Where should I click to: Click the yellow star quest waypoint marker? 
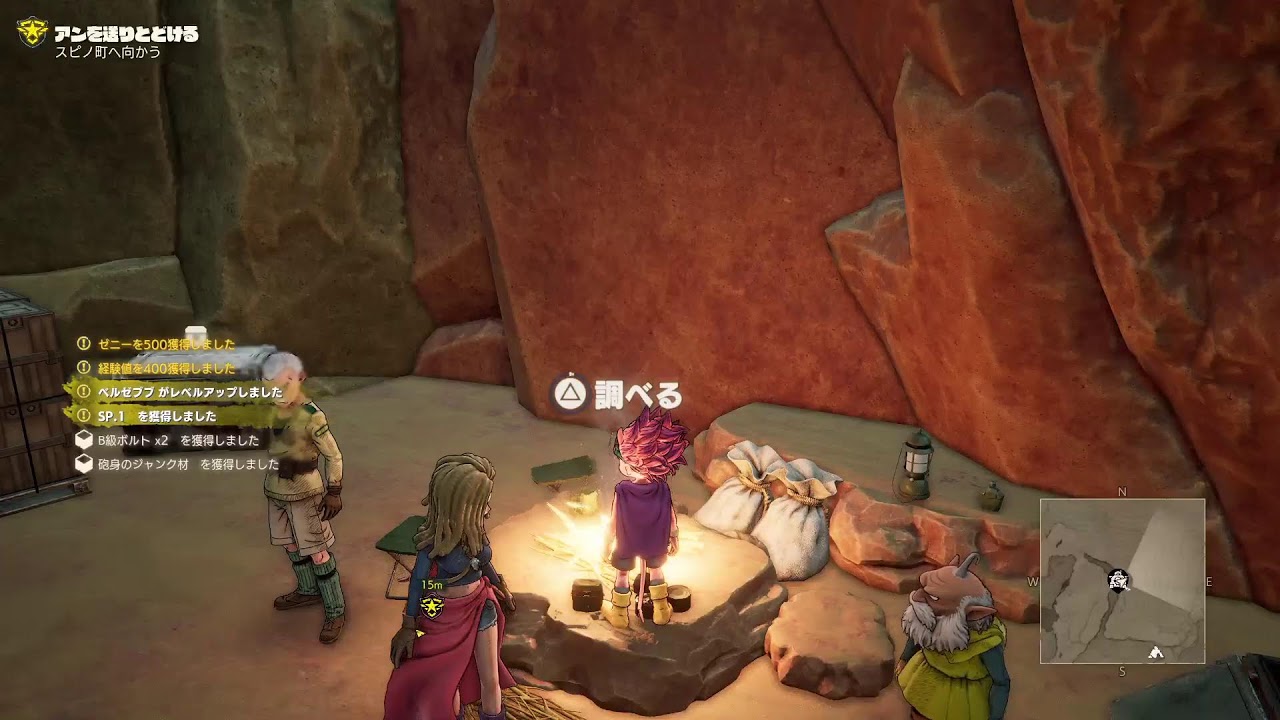click(432, 606)
